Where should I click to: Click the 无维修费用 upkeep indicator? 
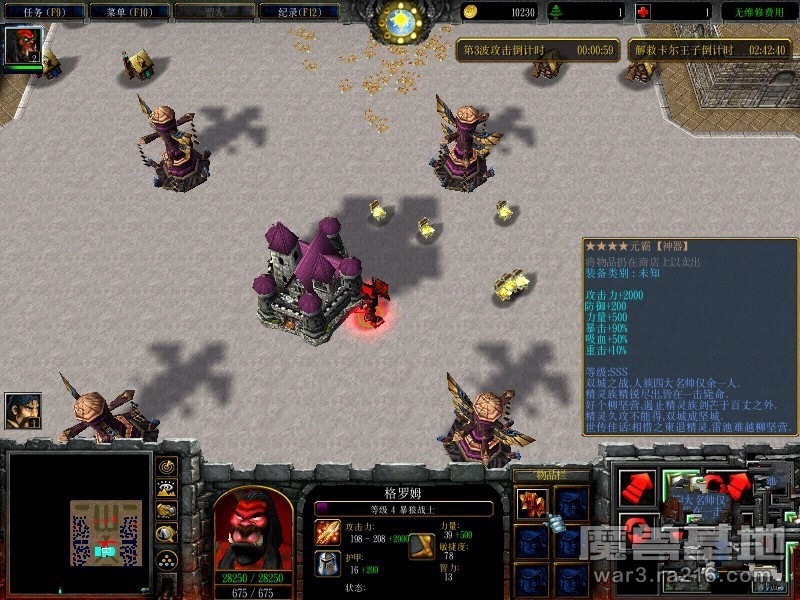point(757,12)
